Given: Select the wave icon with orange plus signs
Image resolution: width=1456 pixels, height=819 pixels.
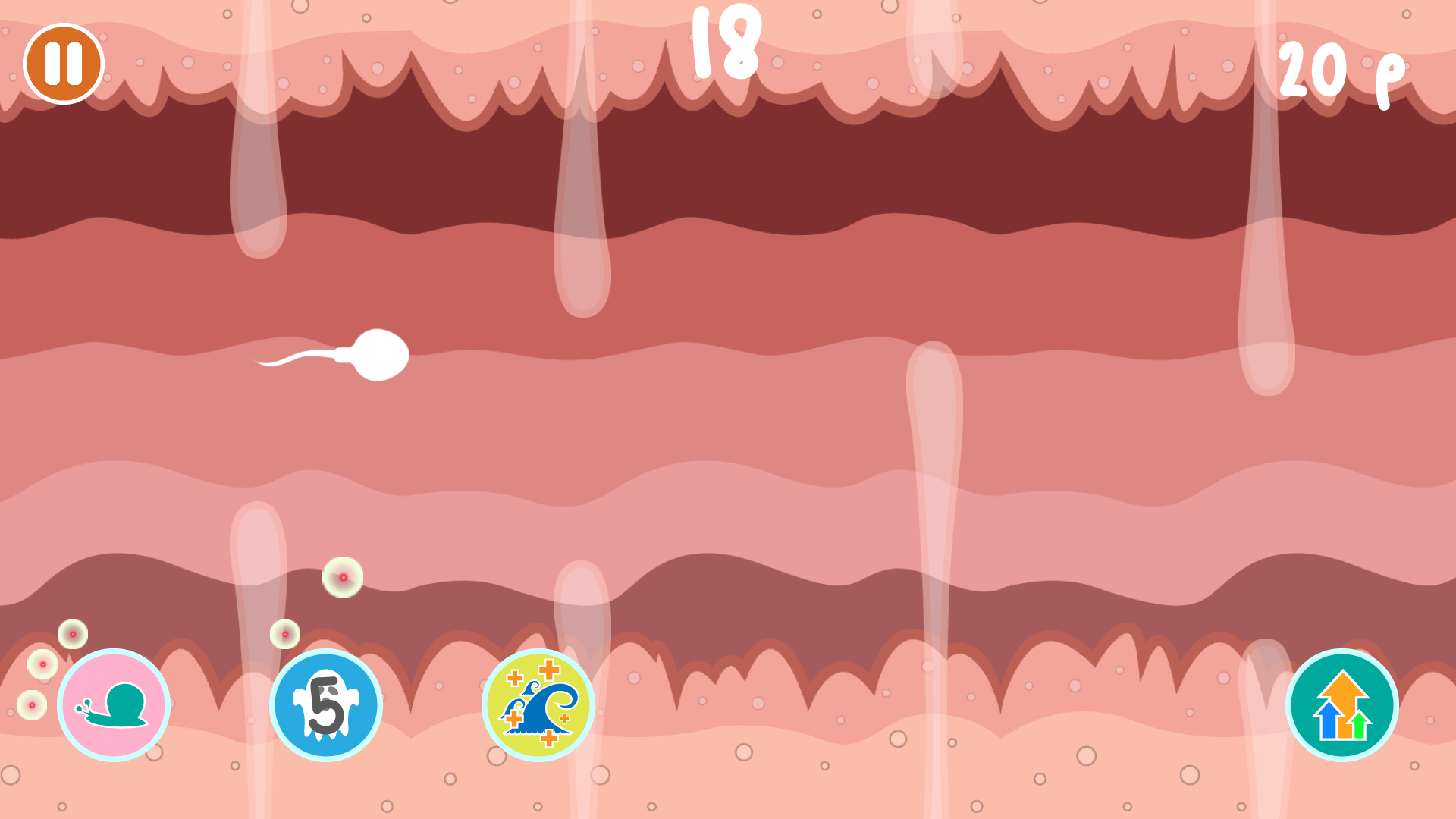Looking at the screenshot, I should coord(538,704).
